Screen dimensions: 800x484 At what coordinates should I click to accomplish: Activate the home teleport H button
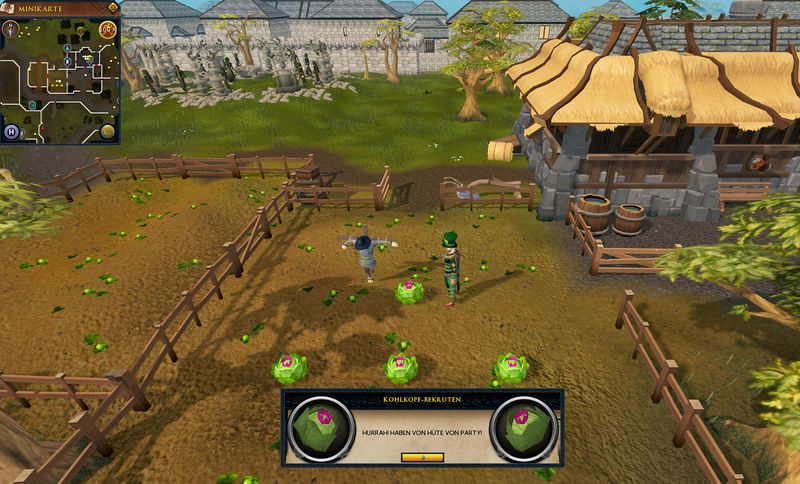12,132
